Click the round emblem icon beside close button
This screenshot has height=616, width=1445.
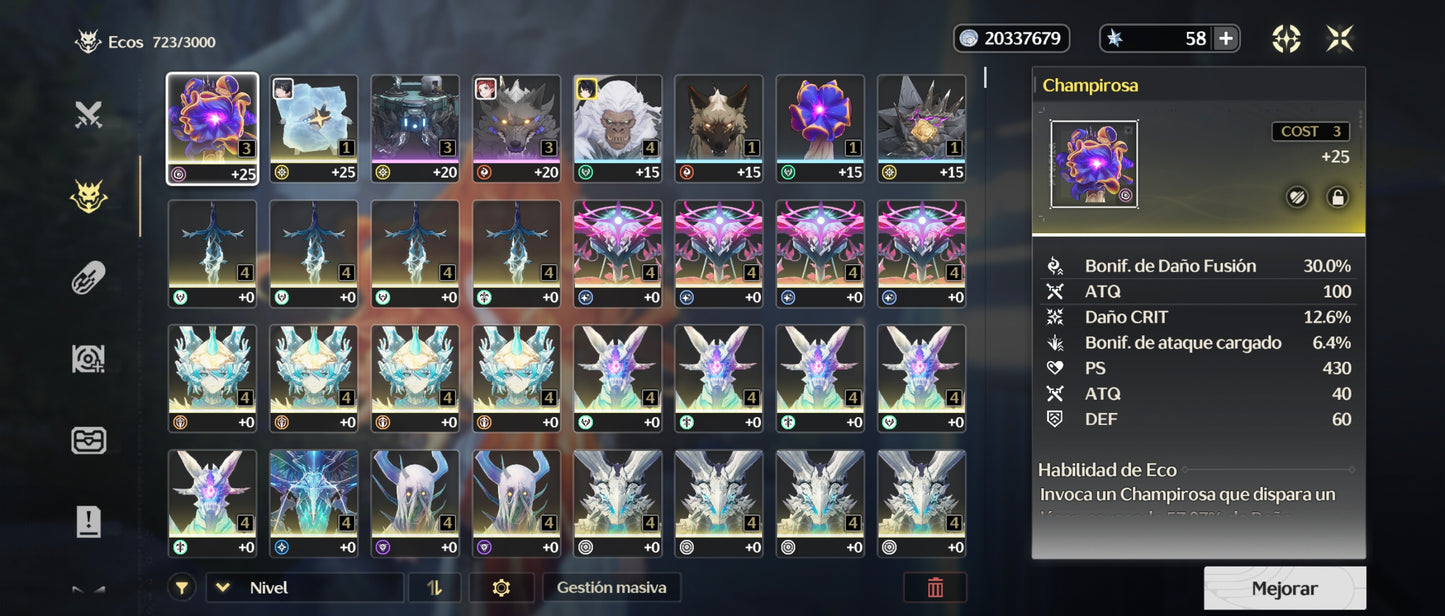point(1286,39)
